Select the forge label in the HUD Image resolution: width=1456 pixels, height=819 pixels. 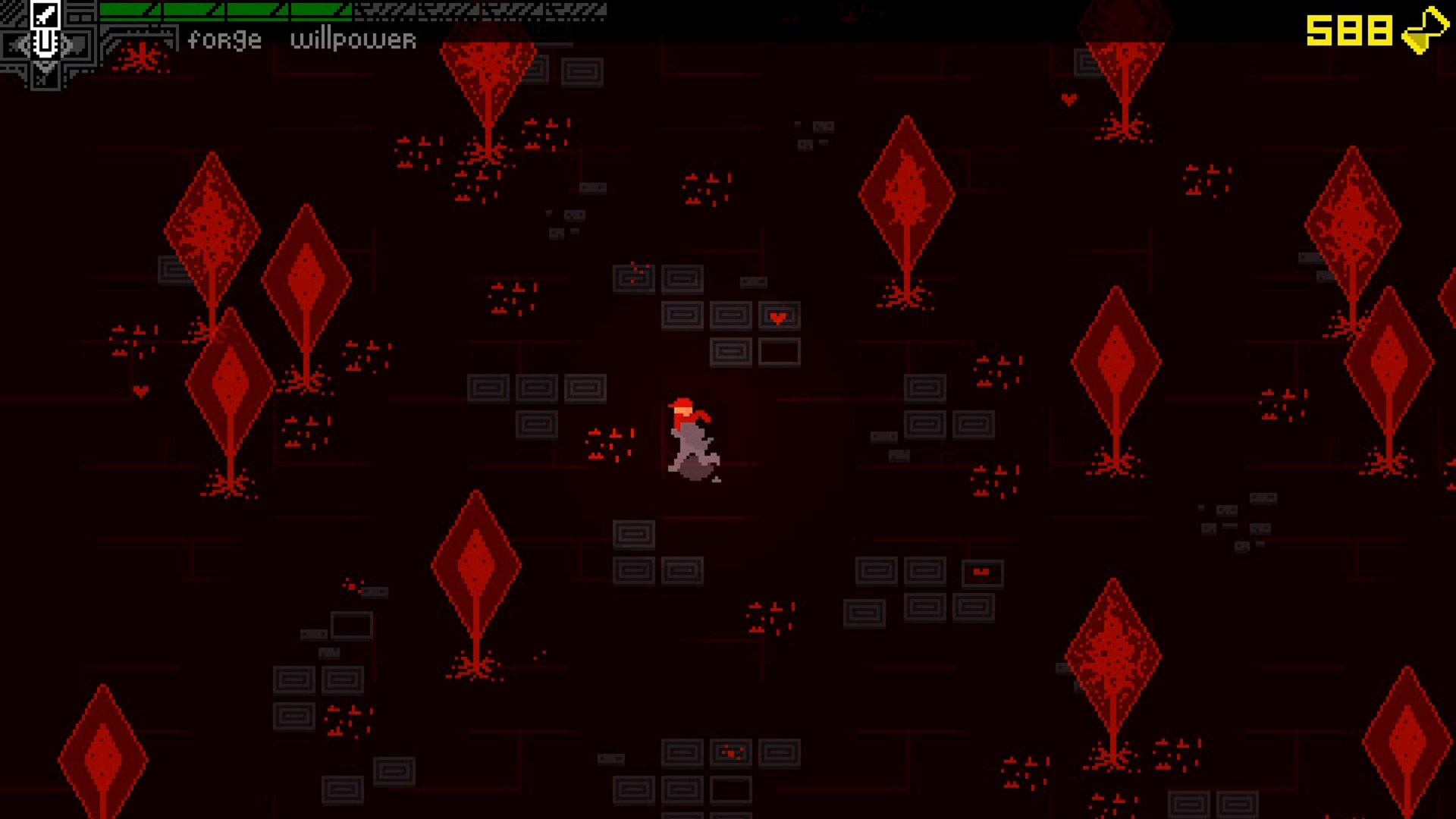(224, 39)
